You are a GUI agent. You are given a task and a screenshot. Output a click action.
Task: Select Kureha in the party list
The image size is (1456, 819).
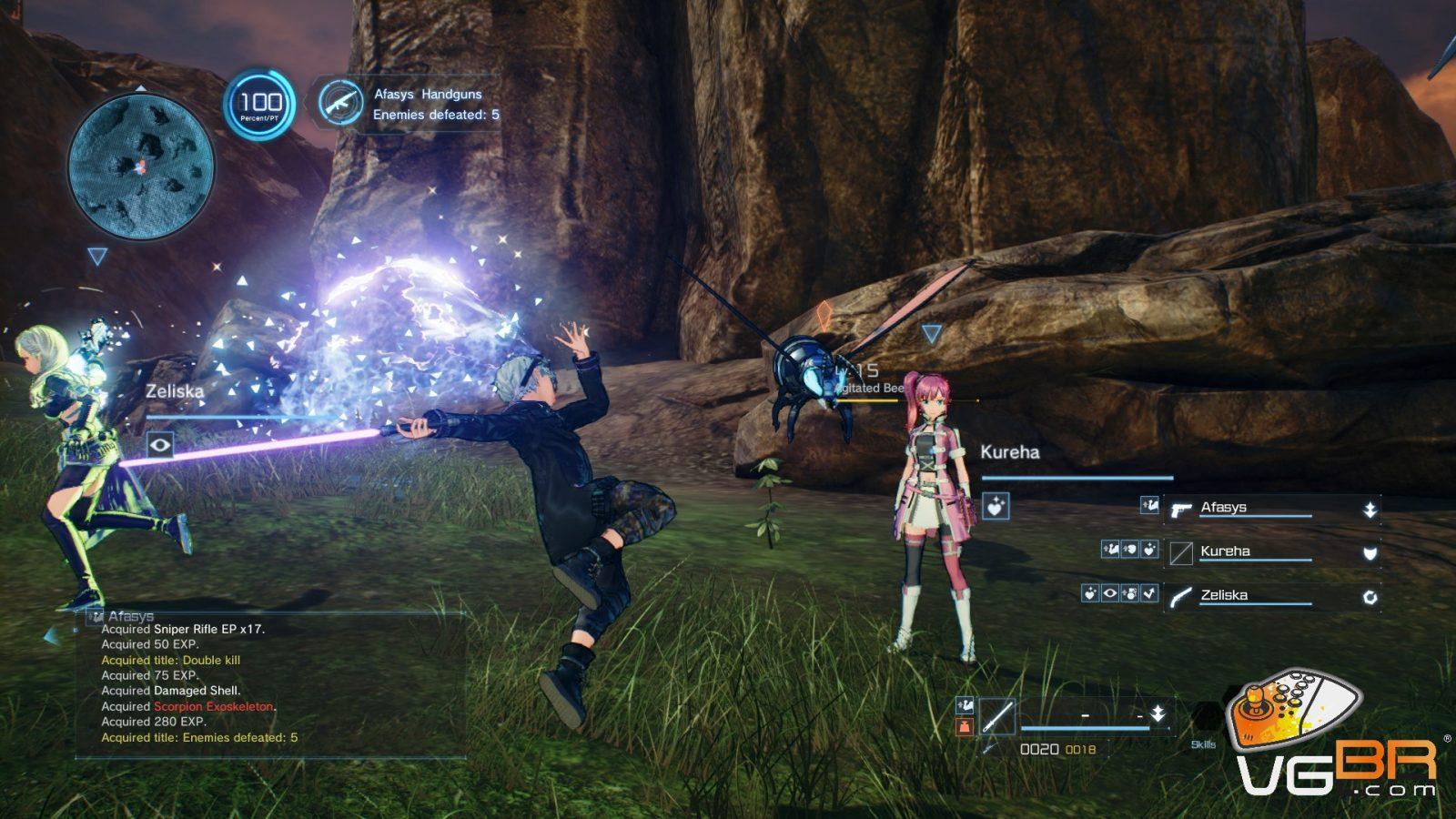point(1225,551)
